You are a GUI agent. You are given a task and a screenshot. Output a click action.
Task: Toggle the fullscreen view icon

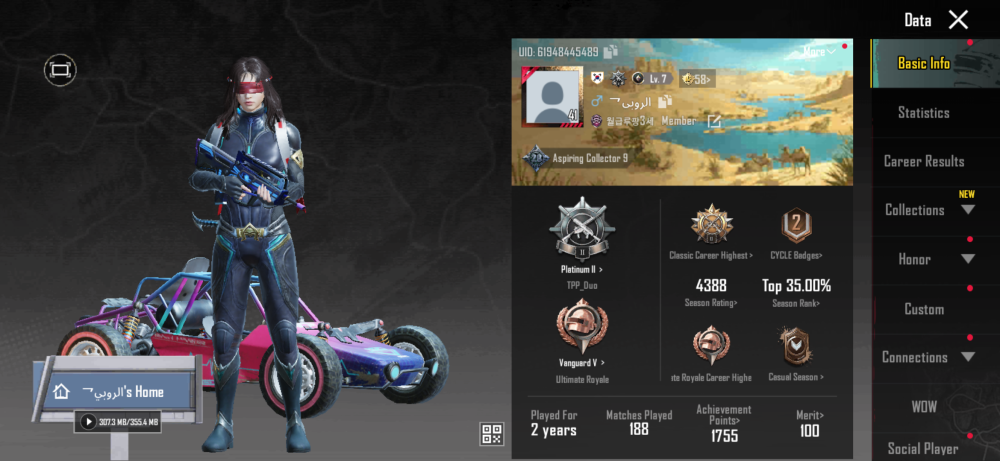click(60, 70)
